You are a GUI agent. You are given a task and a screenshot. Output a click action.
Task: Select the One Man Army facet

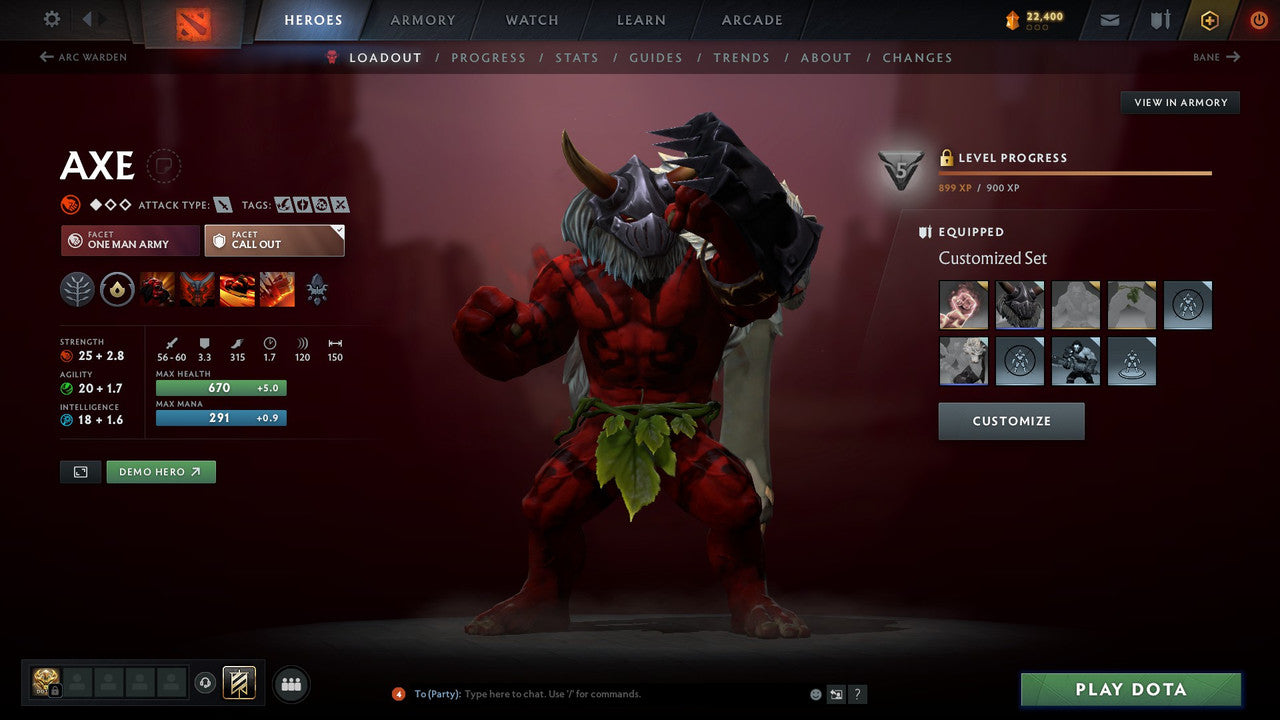(129, 240)
